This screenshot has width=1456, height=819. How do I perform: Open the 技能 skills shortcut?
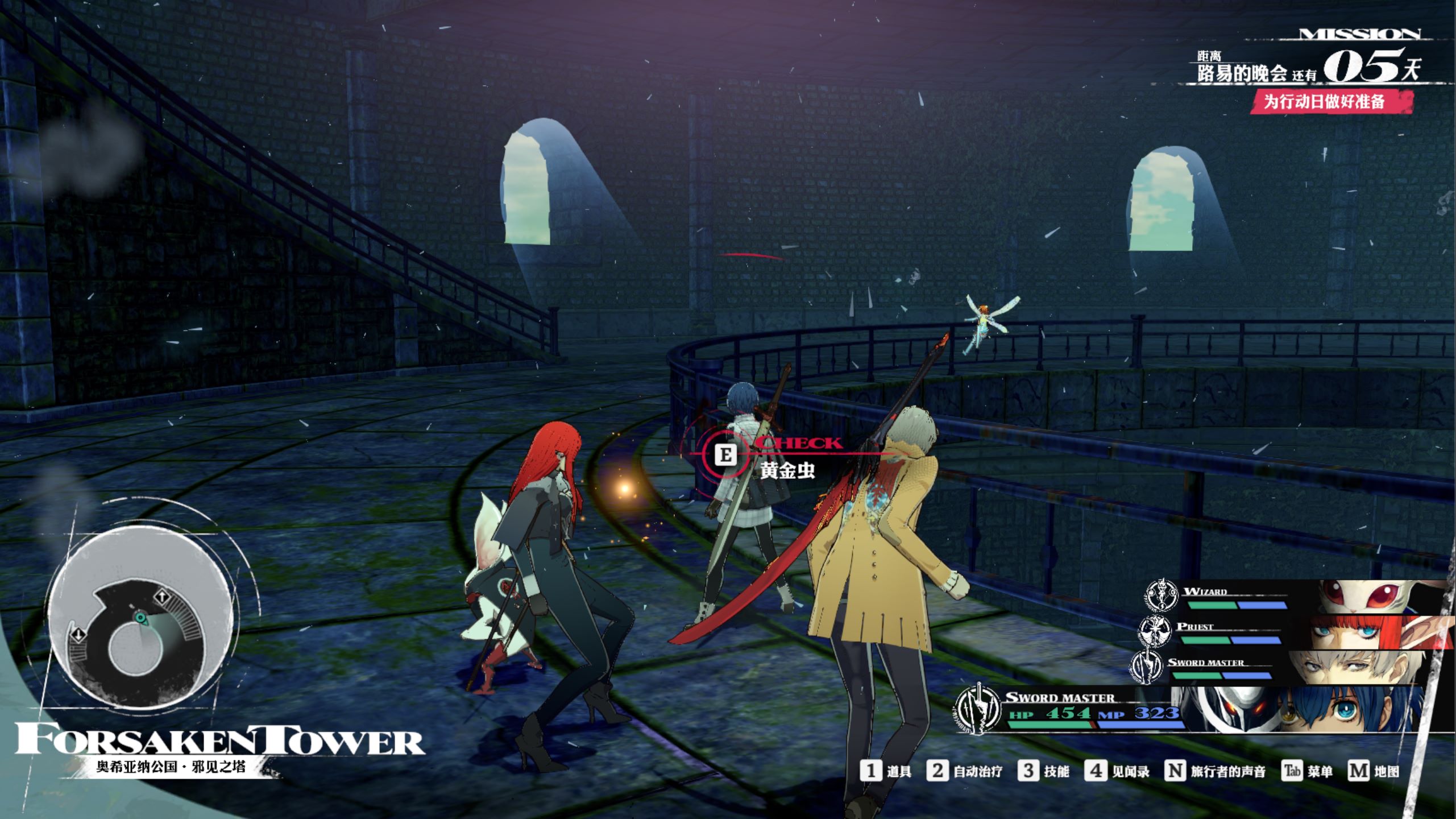[x=1043, y=771]
